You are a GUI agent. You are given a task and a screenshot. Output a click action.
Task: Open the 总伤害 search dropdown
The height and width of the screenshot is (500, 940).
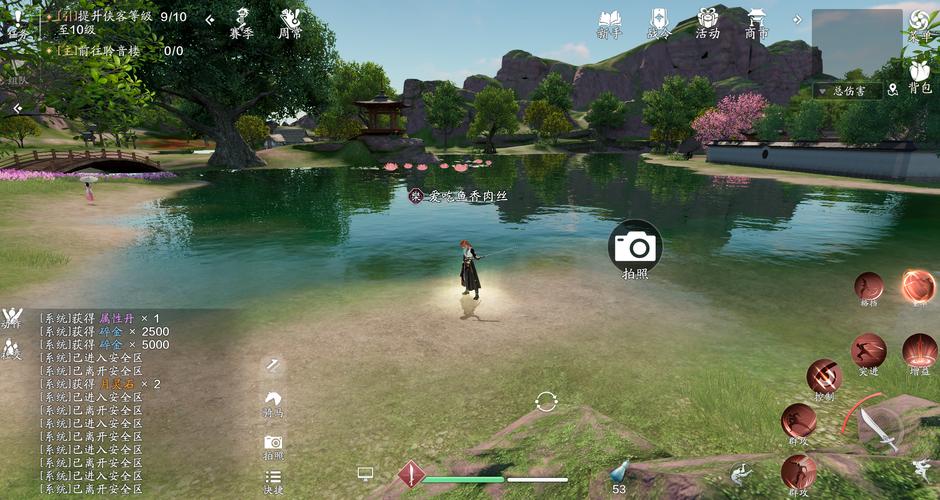tap(855, 90)
